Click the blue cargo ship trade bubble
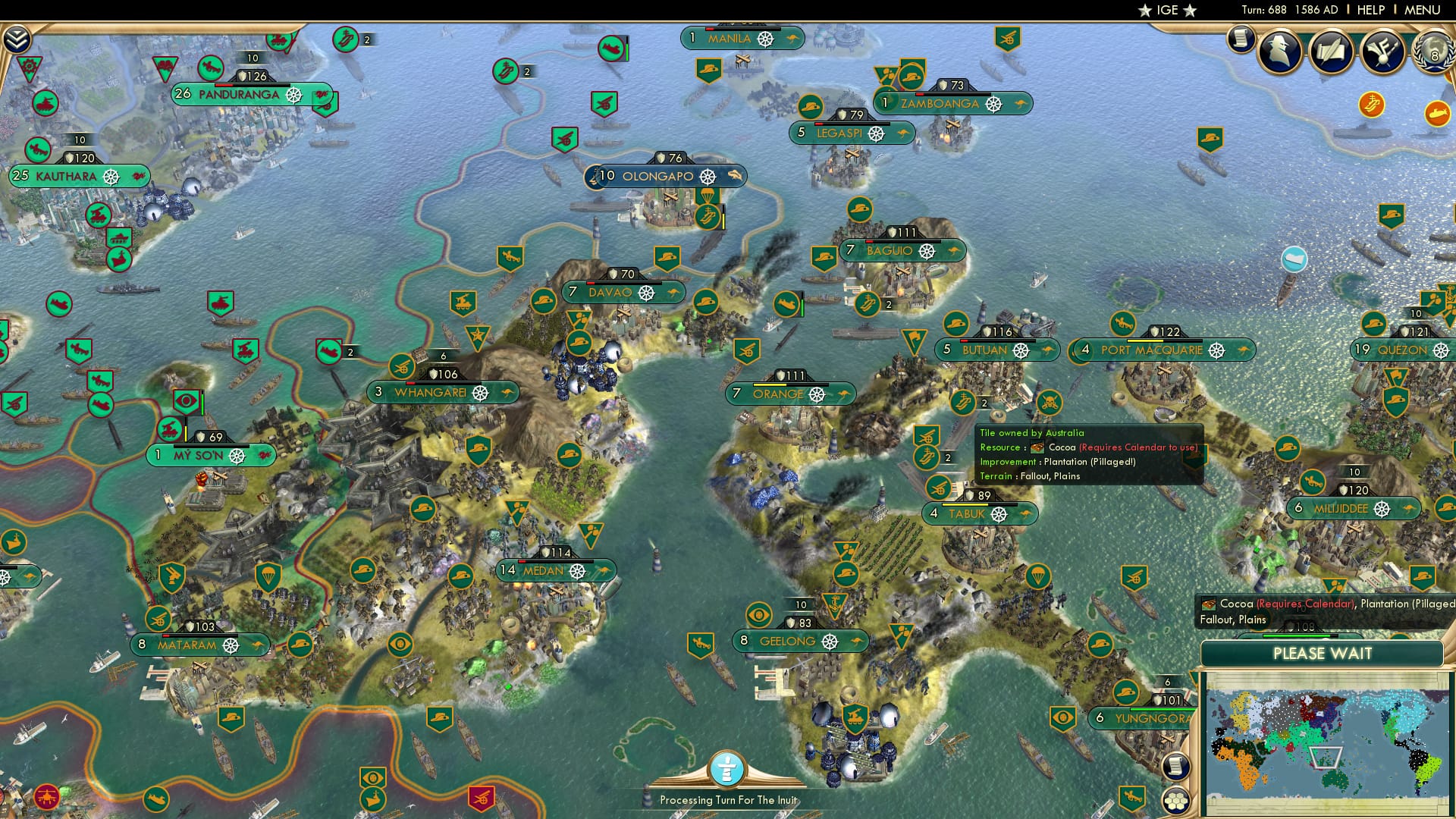 coord(1294,259)
